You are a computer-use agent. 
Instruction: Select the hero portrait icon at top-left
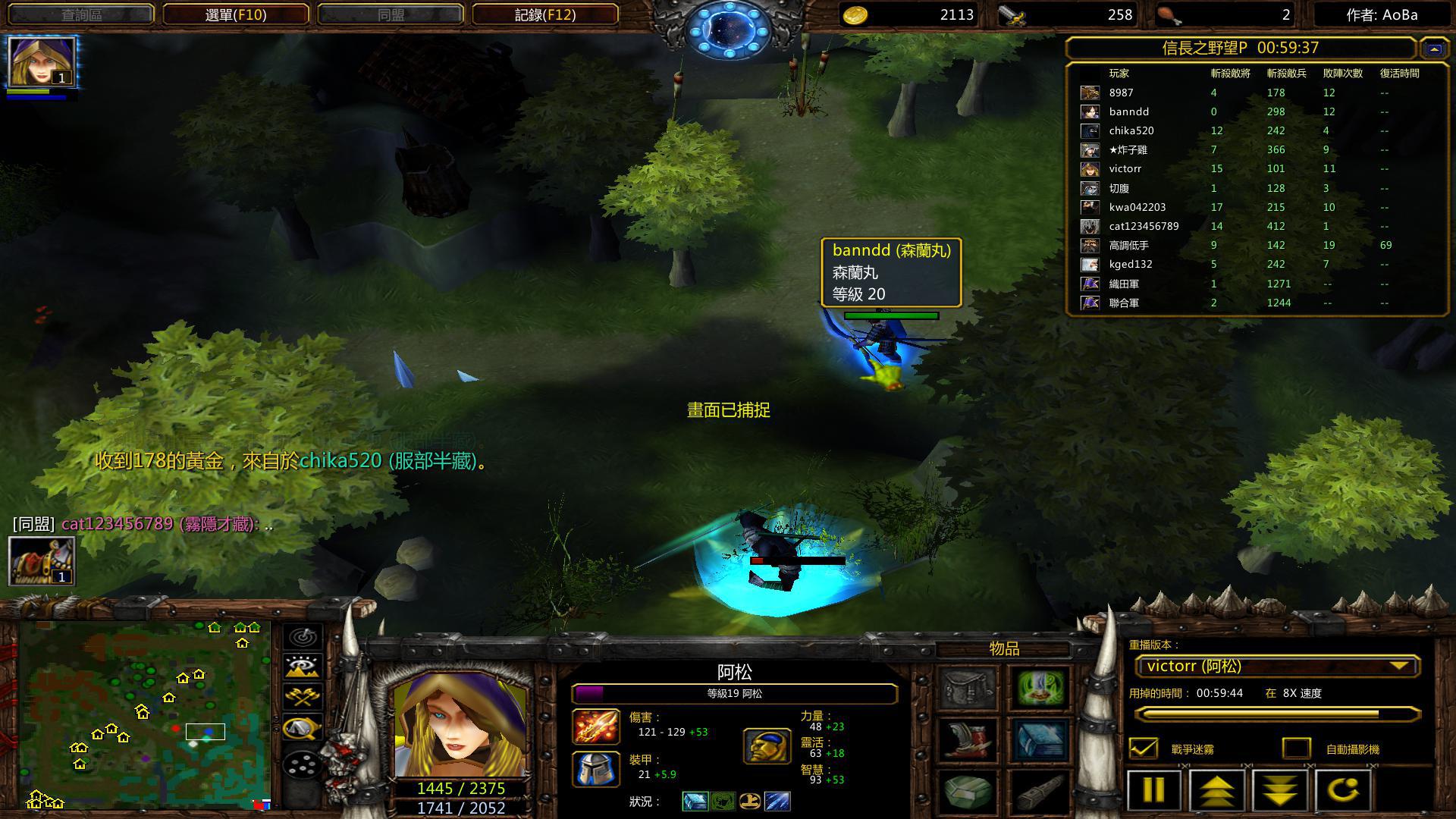(x=42, y=61)
